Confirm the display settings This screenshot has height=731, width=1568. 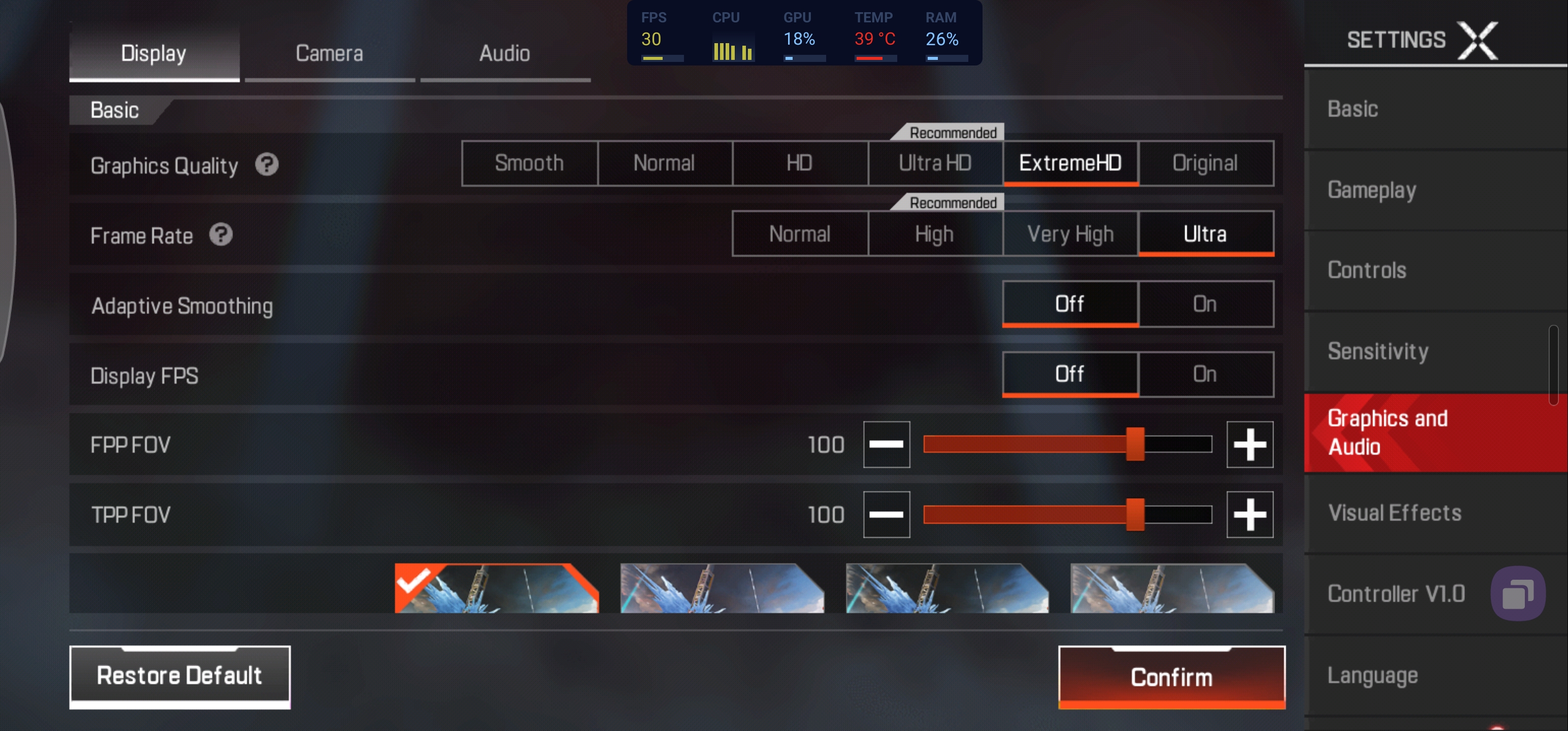pos(1171,676)
